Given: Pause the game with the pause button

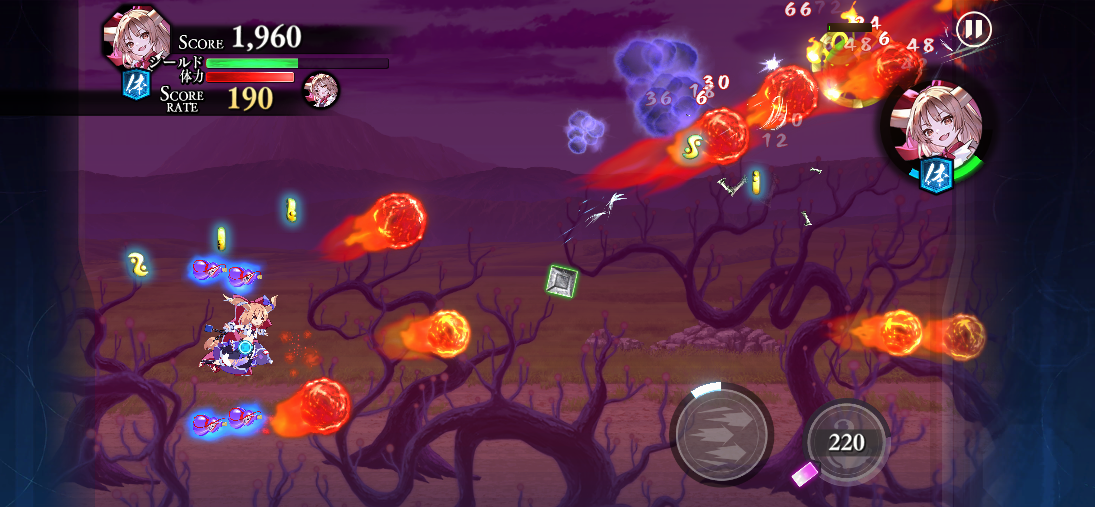Looking at the screenshot, I should tap(972, 29).
